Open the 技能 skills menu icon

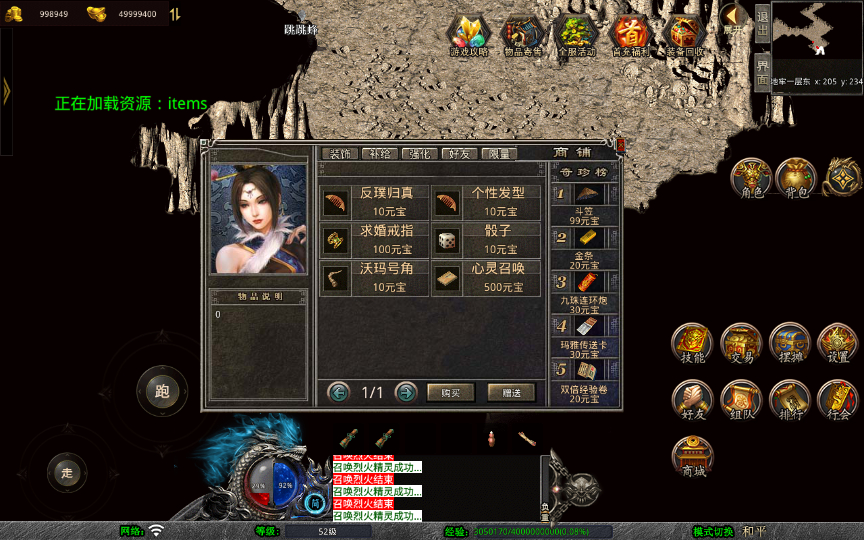(692, 343)
